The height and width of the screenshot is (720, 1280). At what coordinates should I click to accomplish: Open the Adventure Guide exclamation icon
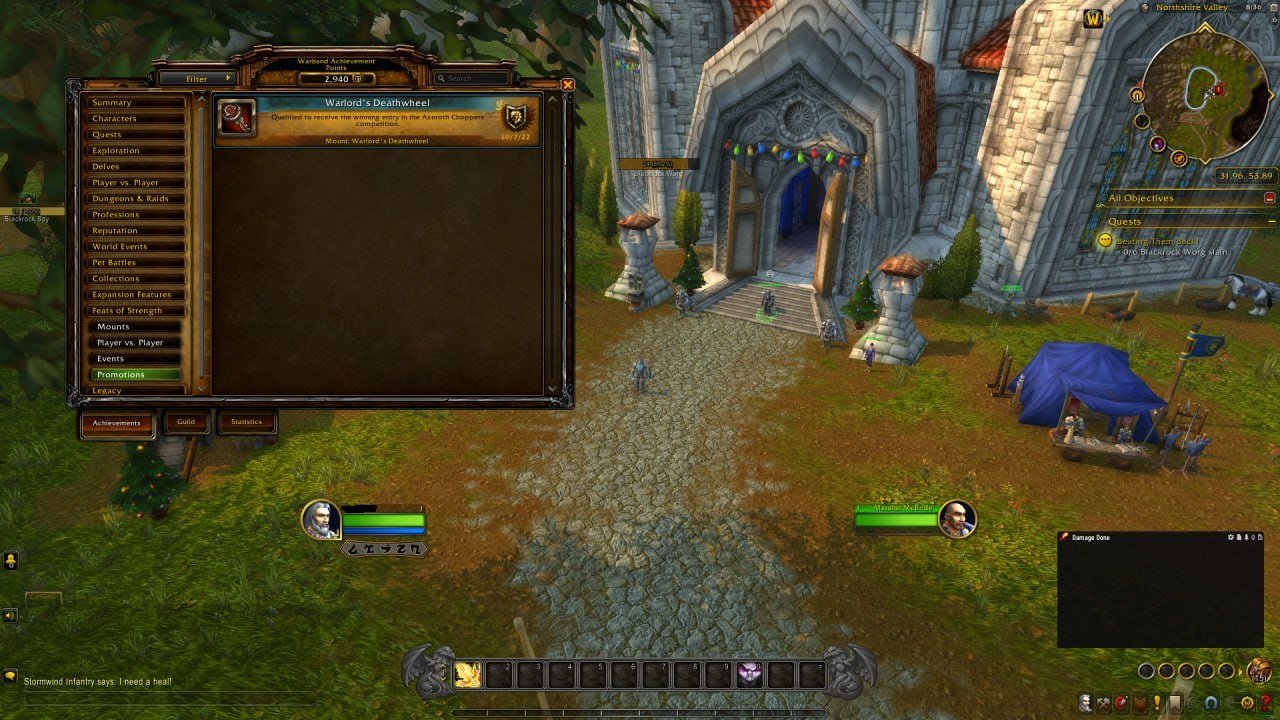pyautogui.click(x=1156, y=701)
